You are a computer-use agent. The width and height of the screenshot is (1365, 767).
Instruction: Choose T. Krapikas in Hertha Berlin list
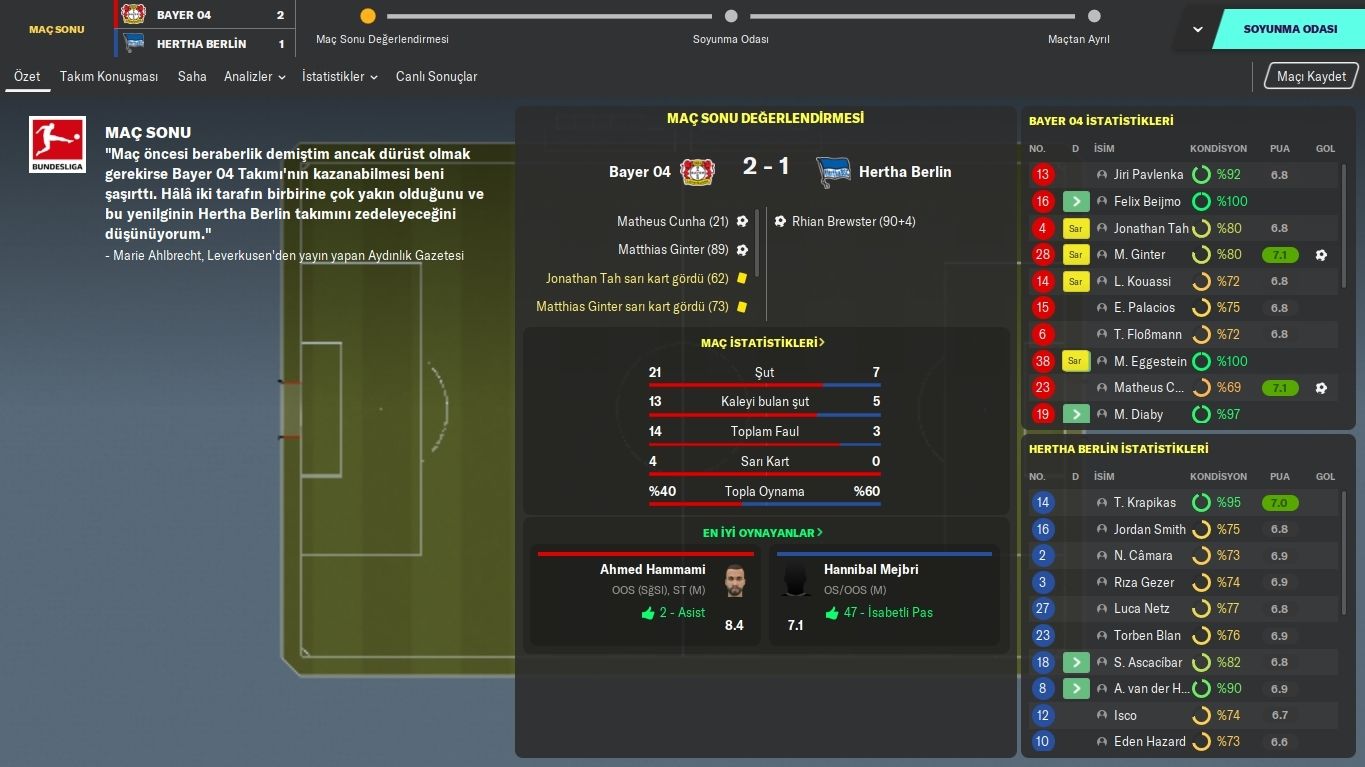click(1144, 503)
